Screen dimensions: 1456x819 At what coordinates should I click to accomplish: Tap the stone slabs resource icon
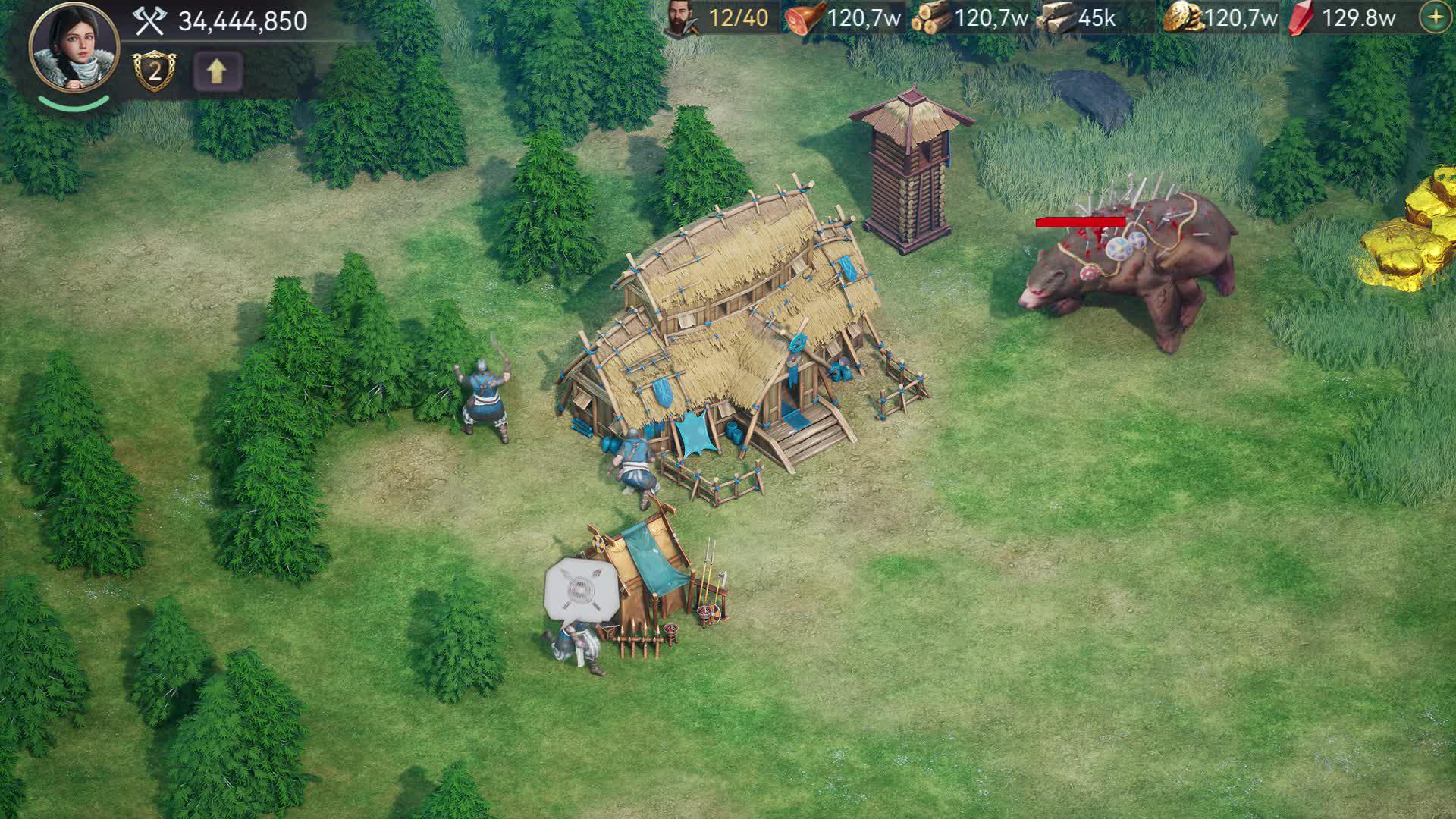click(1057, 17)
